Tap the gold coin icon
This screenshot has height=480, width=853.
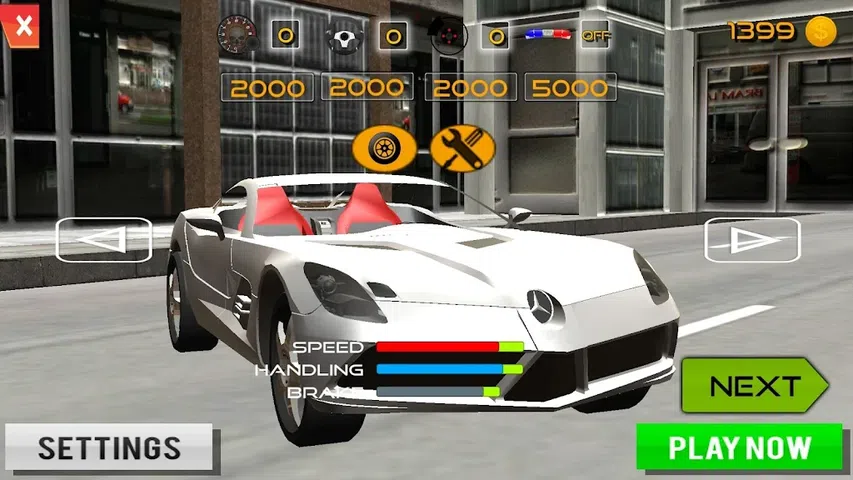point(821,32)
